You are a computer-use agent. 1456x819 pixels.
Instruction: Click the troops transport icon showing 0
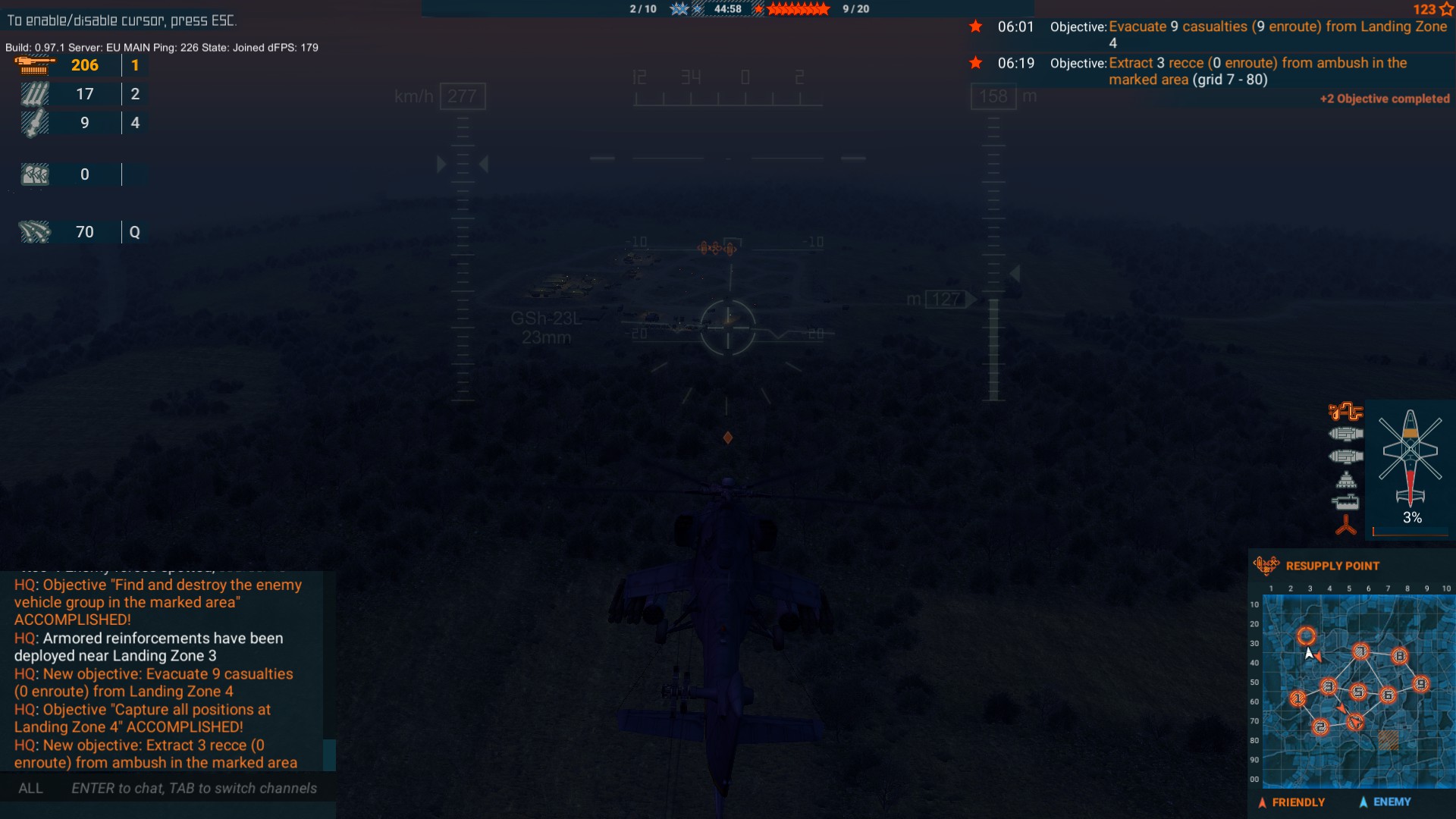(33, 174)
